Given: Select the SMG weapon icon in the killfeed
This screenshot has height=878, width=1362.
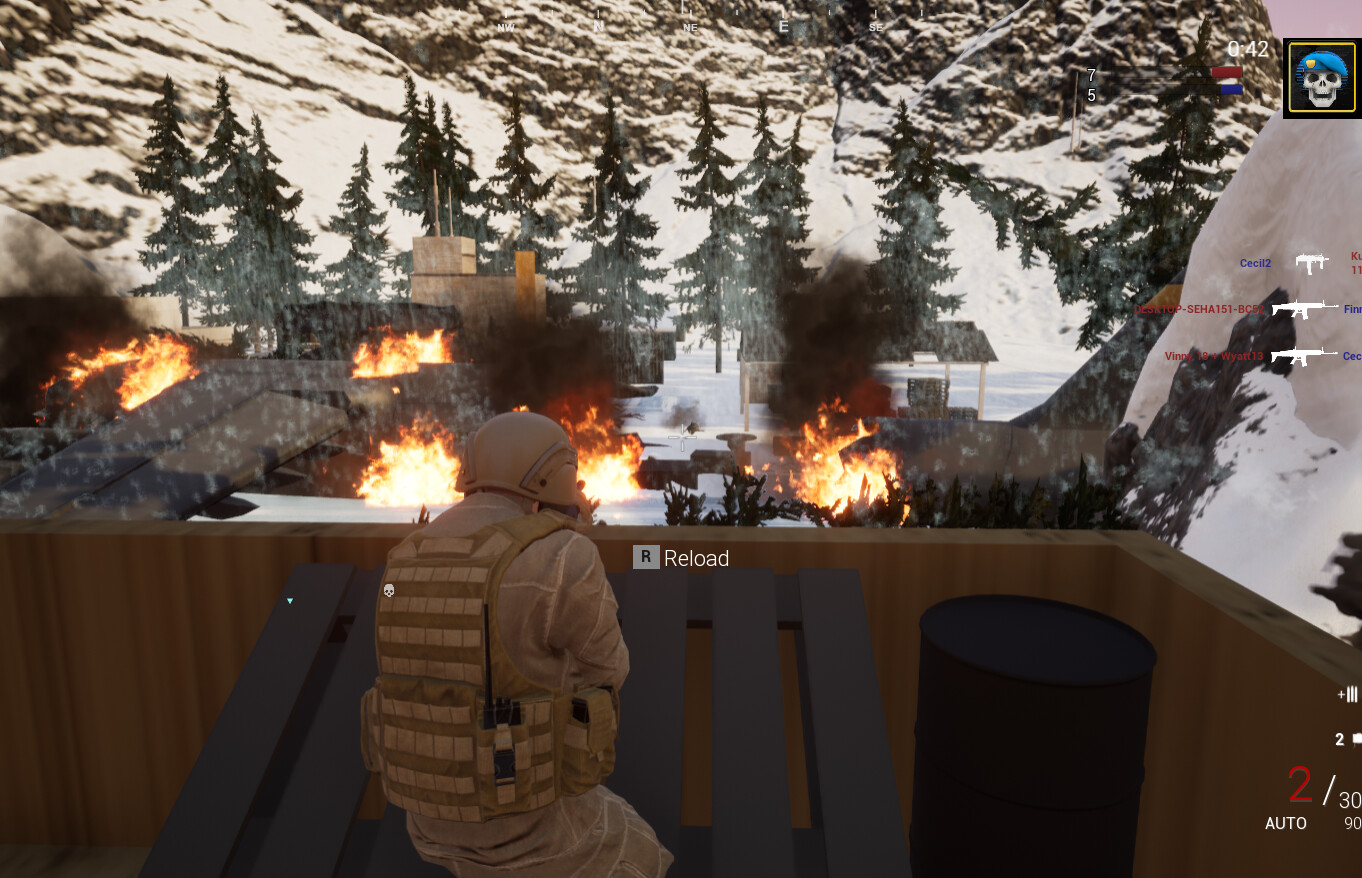Looking at the screenshot, I should [x=1313, y=262].
